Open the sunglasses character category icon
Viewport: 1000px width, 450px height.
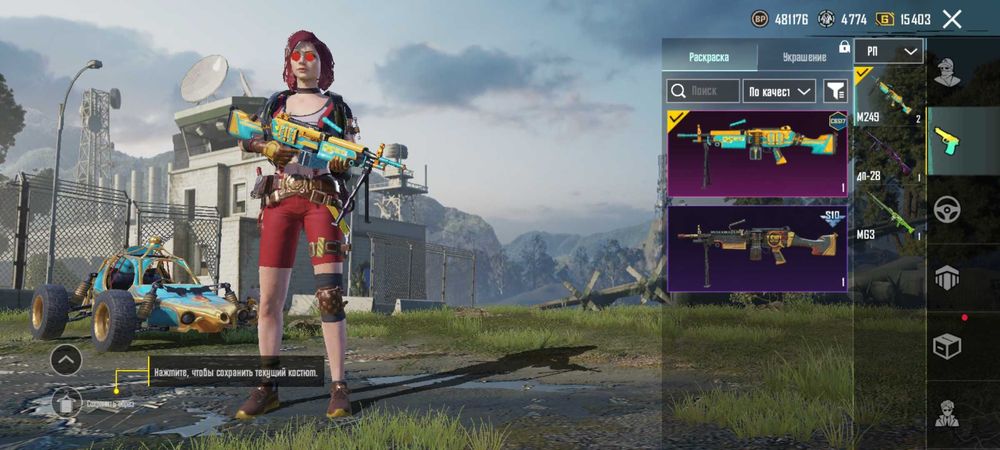[946, 412]
